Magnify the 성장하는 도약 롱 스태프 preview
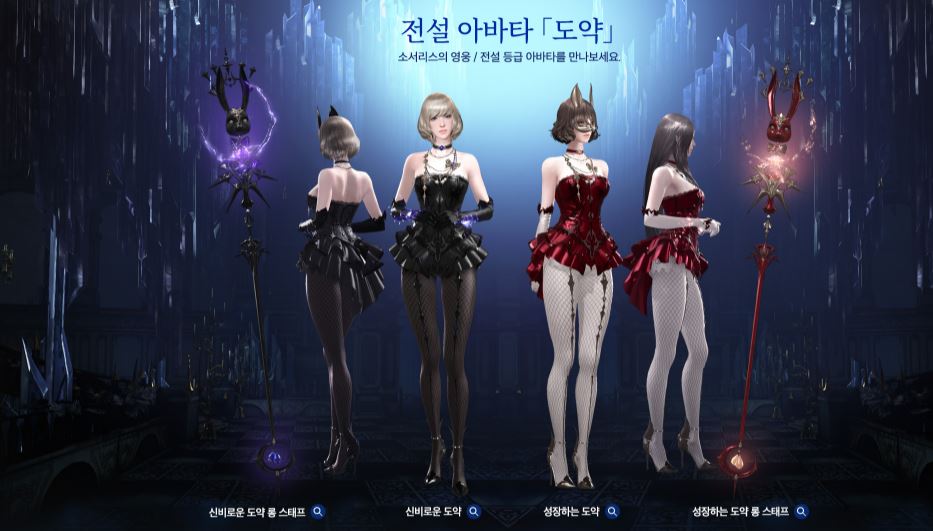This screenshot has height=531, width=933. click(801, 512)
